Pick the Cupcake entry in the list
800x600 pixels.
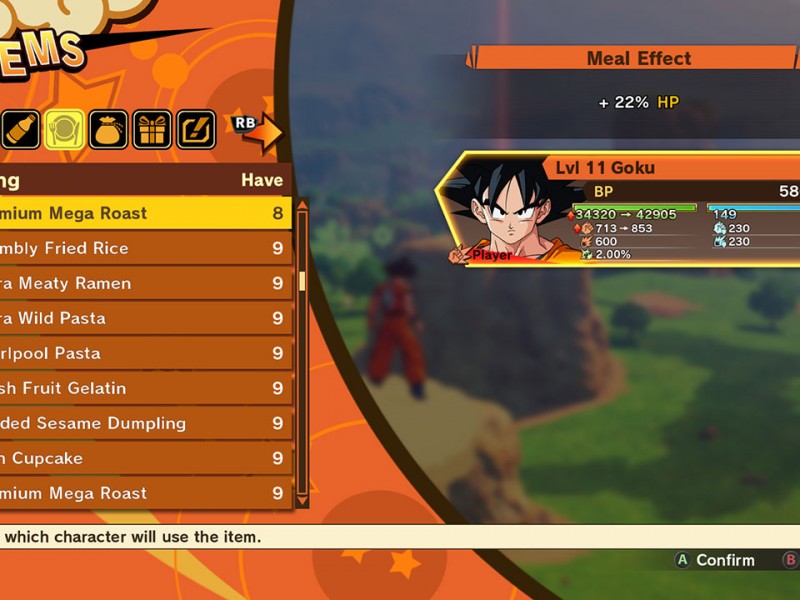point(140,458)
